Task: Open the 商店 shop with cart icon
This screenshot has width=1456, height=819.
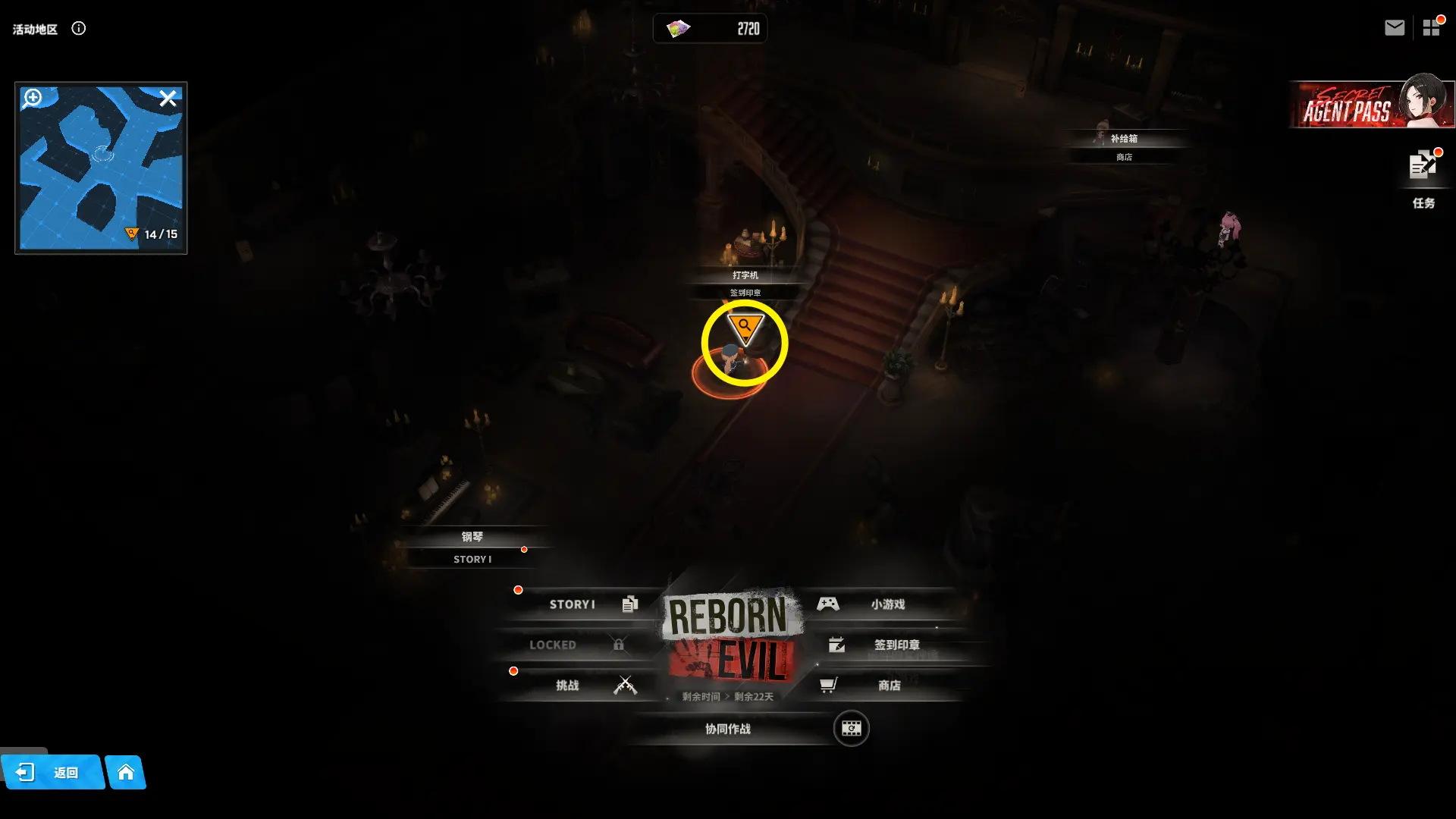Action: coord(878,686)
